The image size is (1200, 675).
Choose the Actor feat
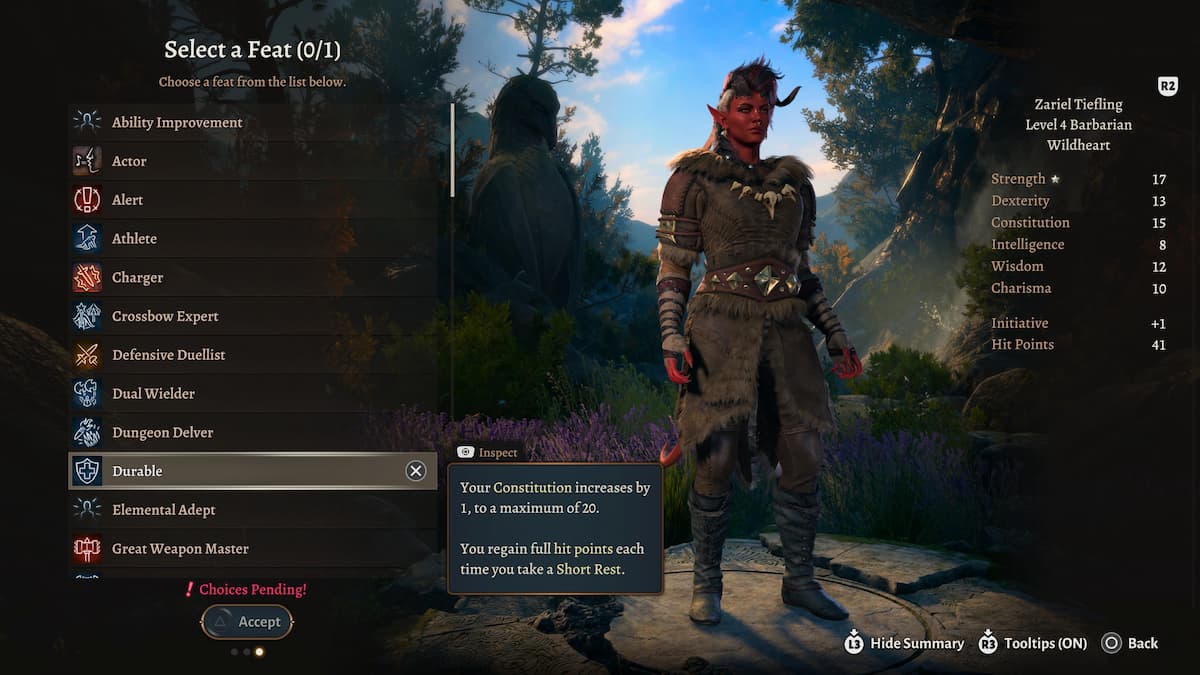point(129,161)
